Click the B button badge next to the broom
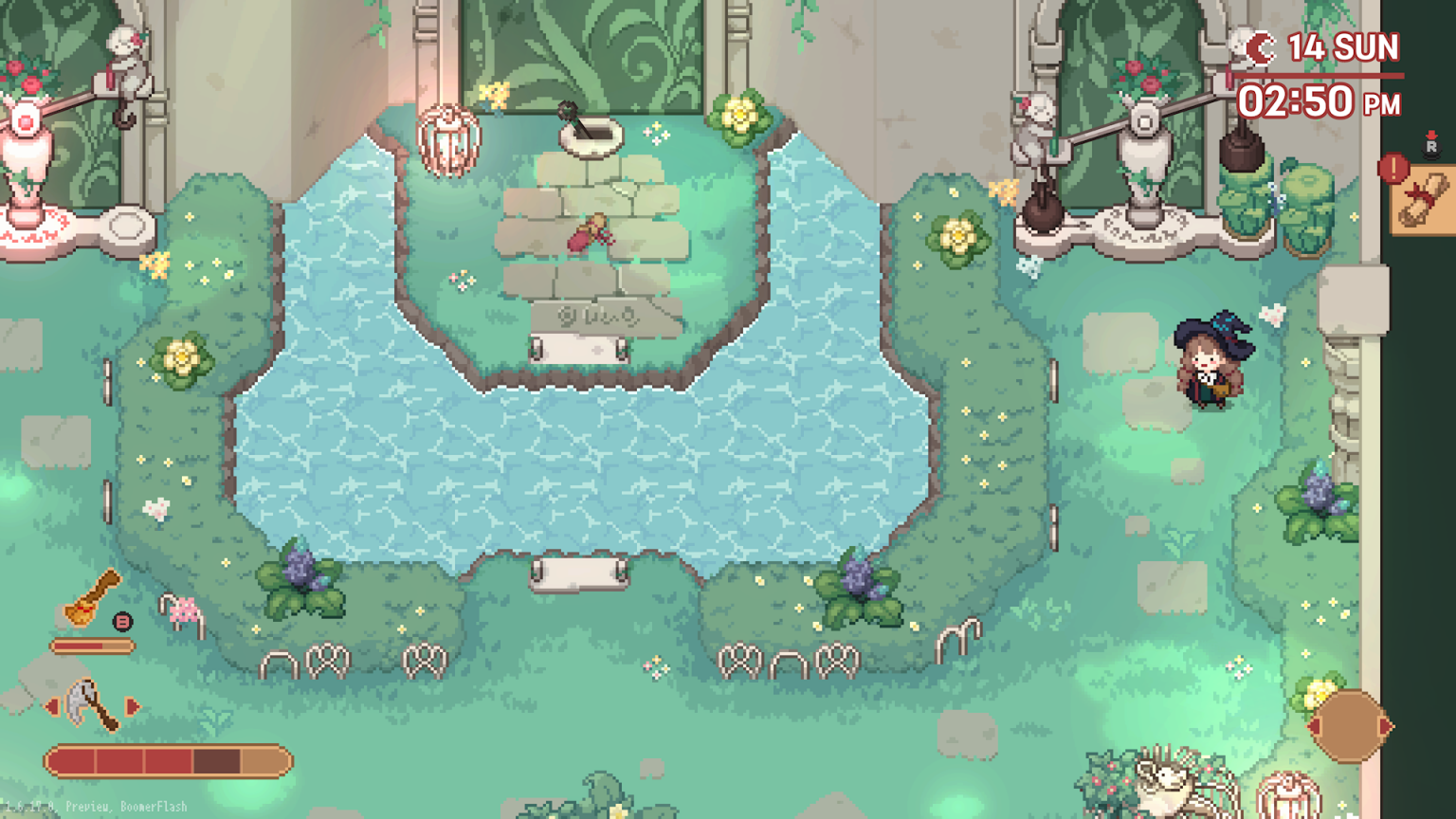1456x819 pixels. pyautogui.click(x=122, y=622)
